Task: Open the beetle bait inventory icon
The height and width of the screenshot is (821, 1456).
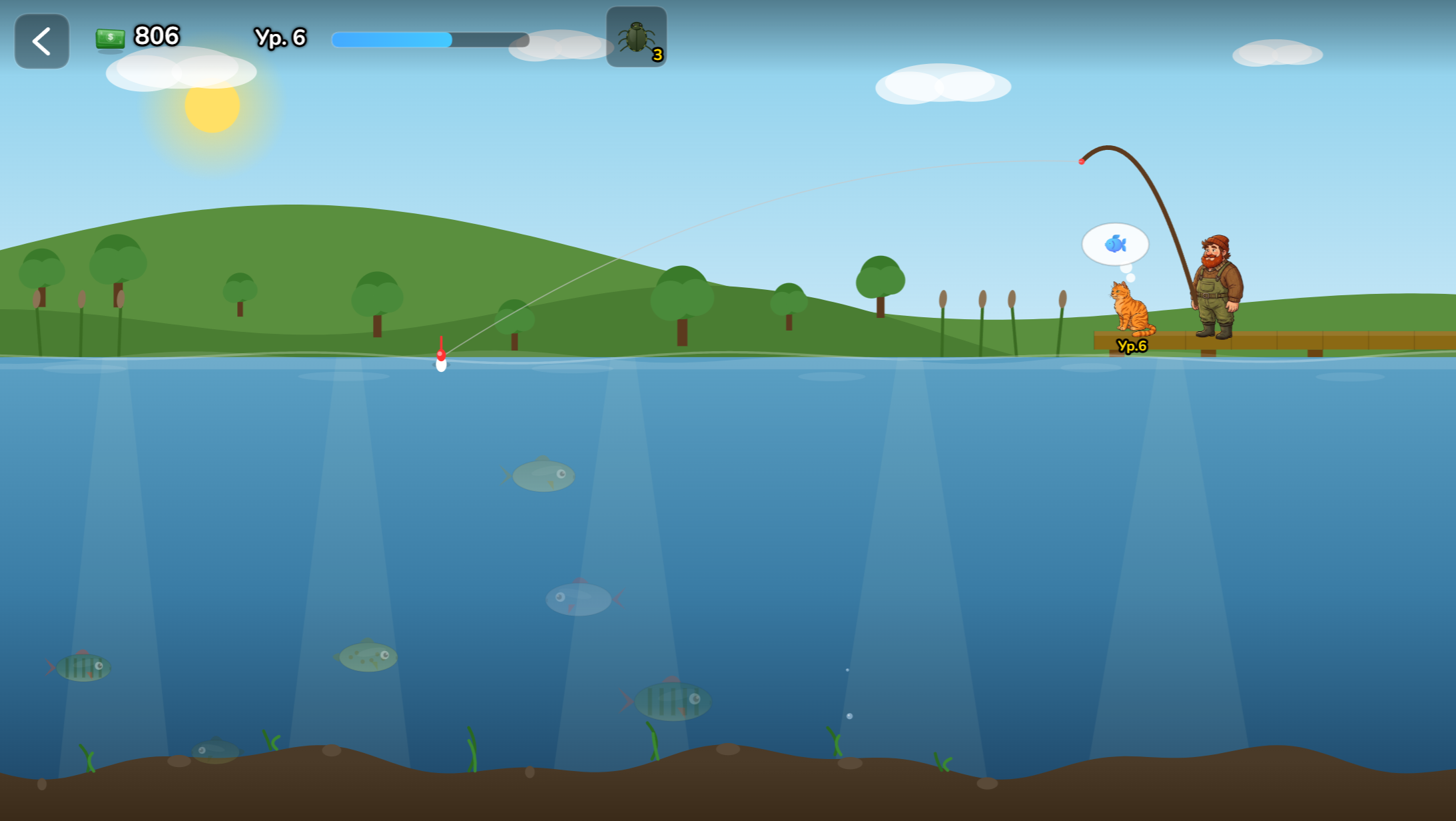Action: tap(636, 37)
